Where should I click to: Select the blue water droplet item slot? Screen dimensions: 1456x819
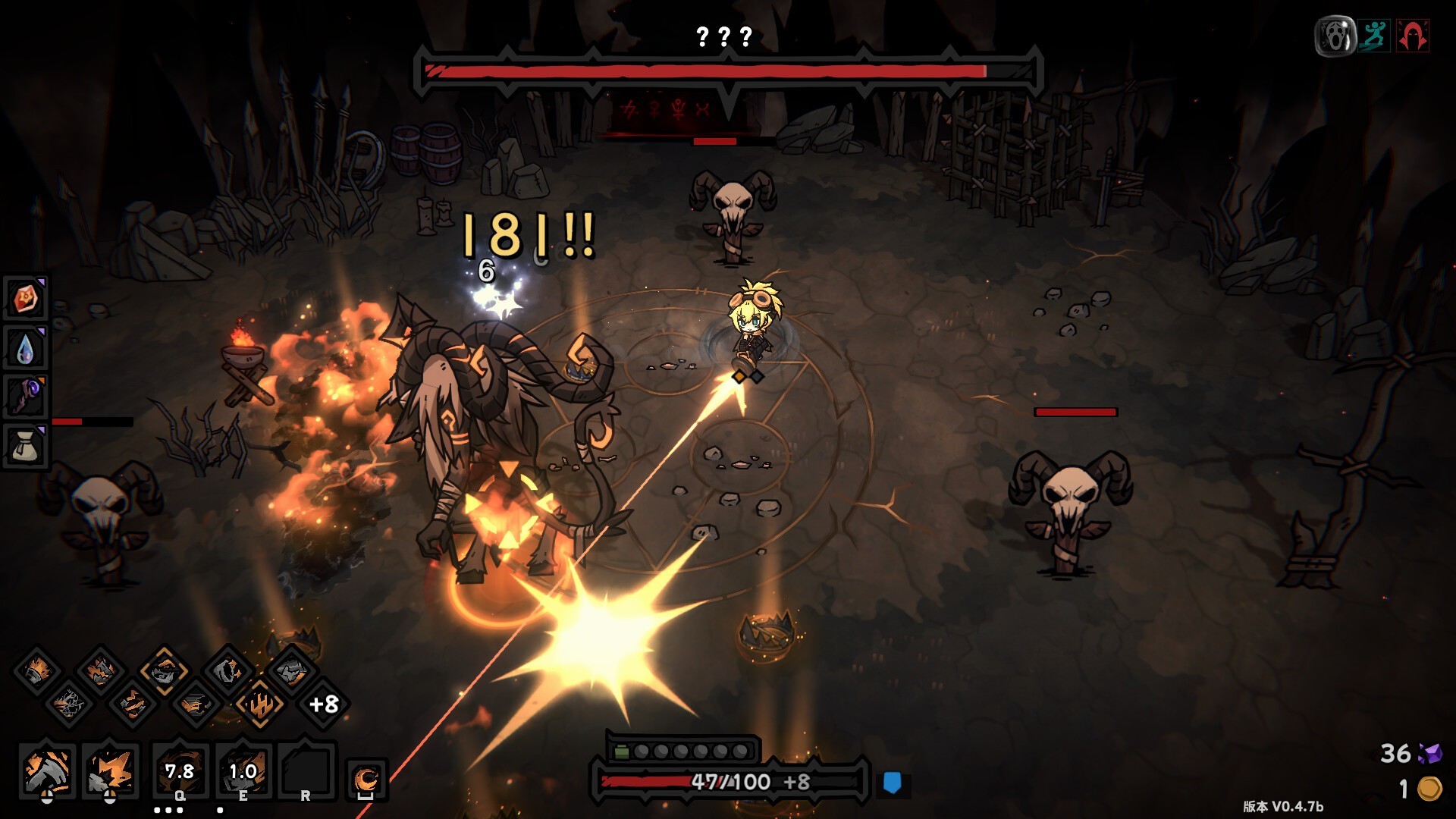point(26,348)
